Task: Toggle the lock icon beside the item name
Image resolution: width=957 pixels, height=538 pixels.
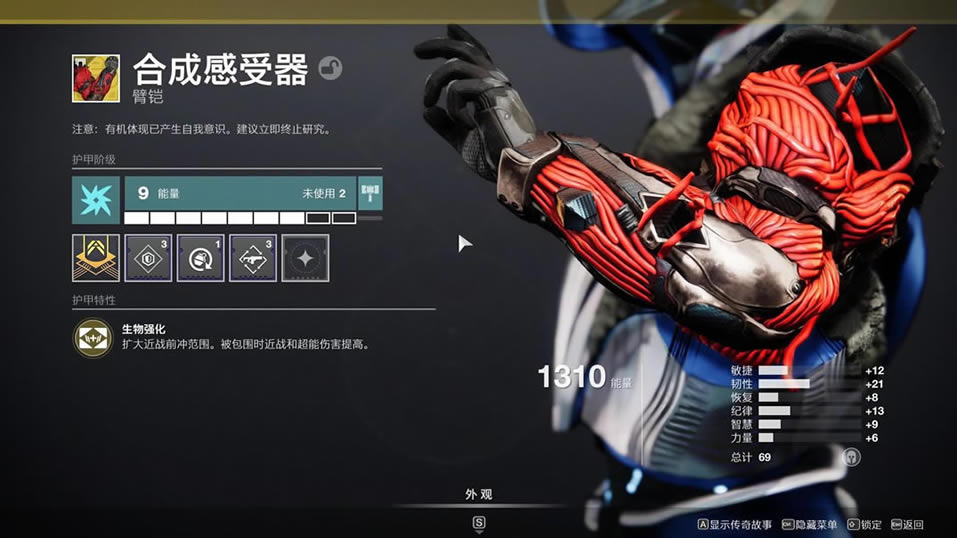Action: (x=330, y=69)
